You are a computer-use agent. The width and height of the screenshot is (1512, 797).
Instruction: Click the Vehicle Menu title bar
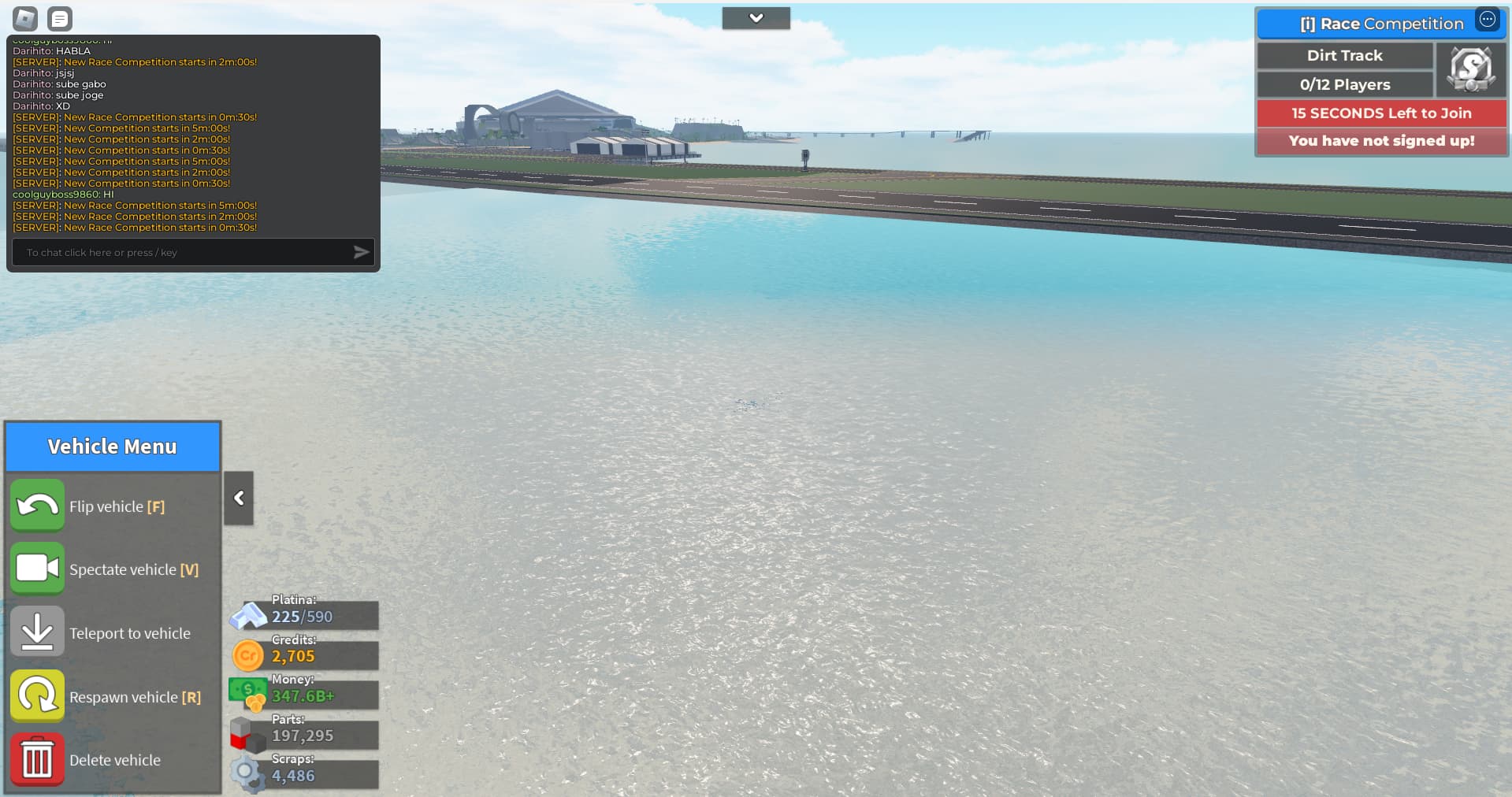[112, 446]
